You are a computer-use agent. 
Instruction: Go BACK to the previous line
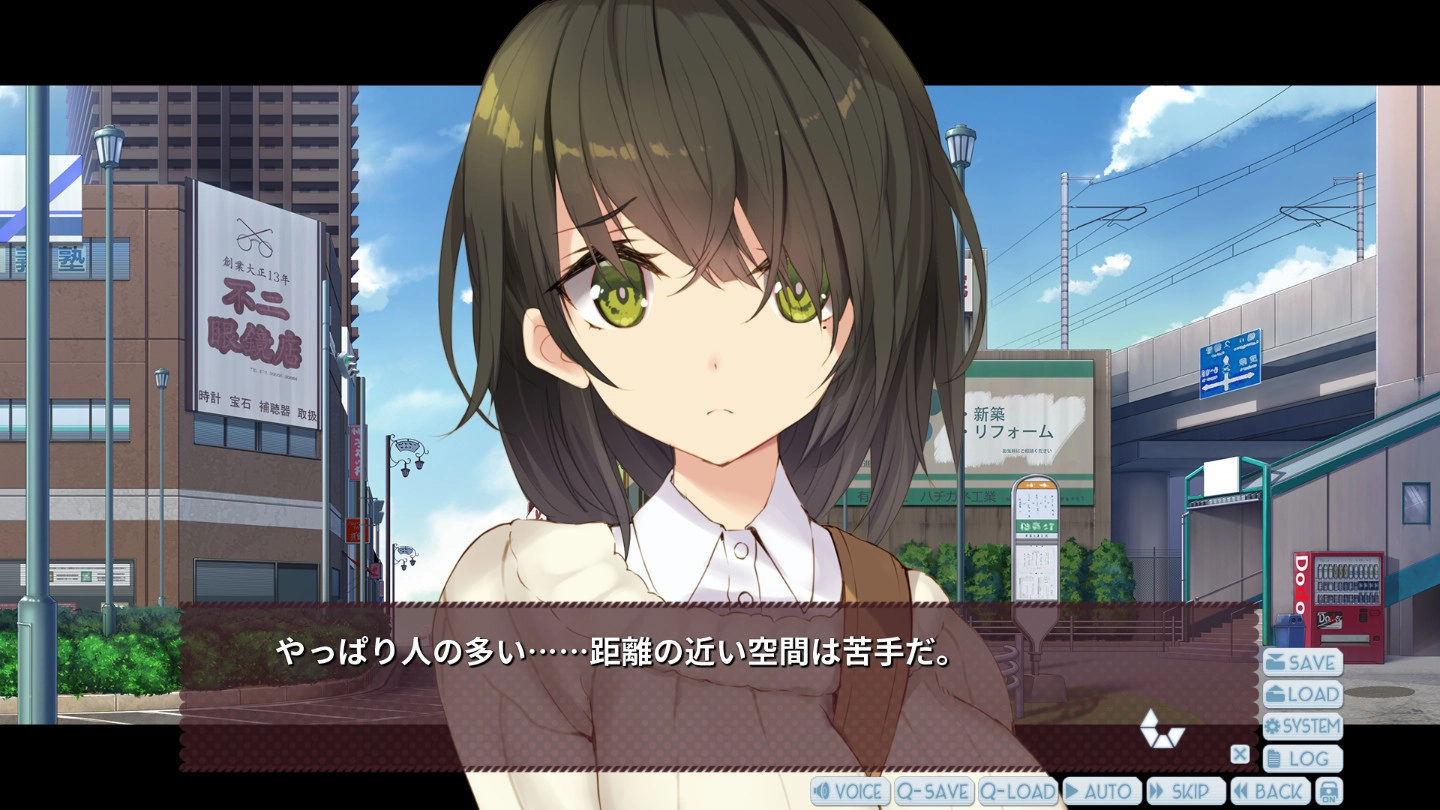coord(1270,792)
